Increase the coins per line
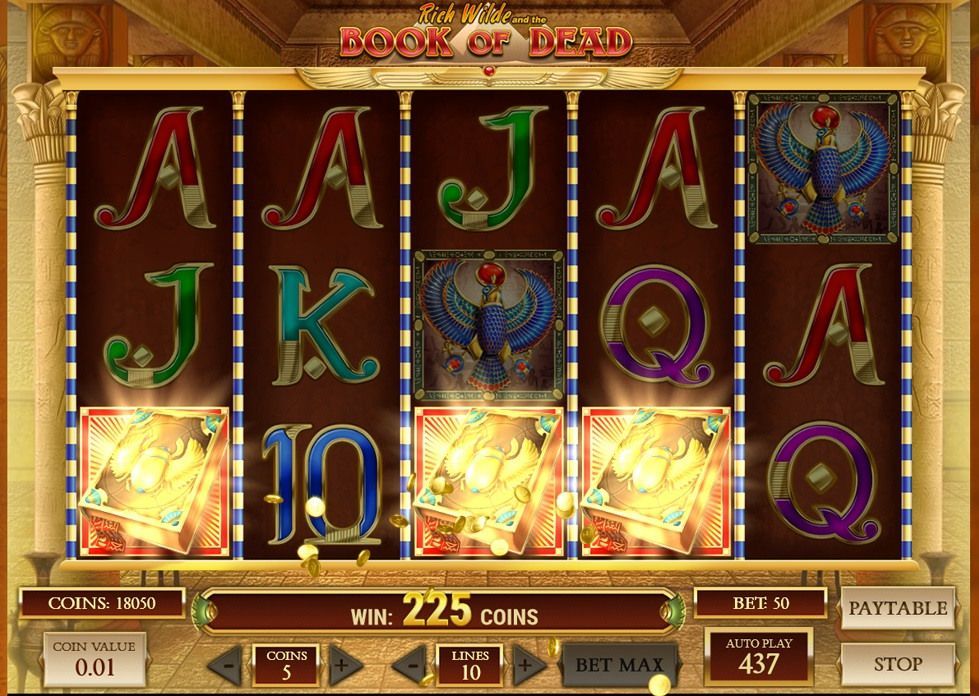The width and height of the screenshot is (979, 696). pyautogui.click(x=345, y=665)
